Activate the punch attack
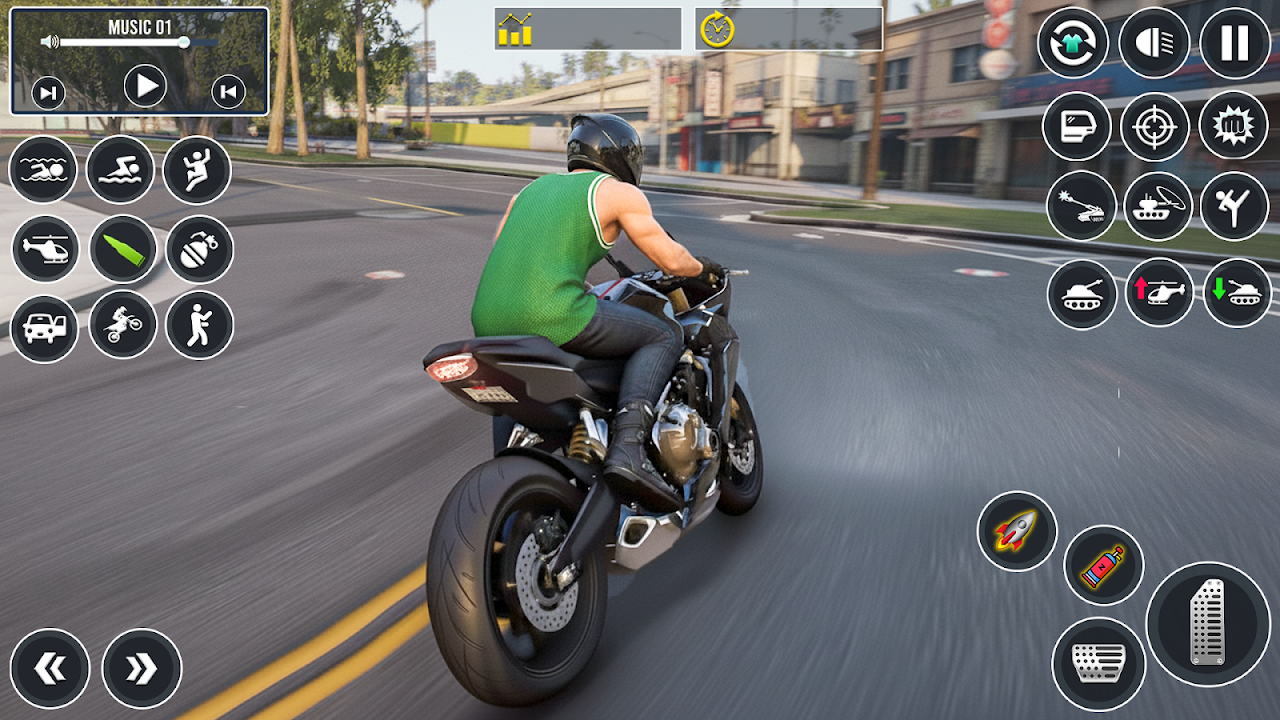 (x=1233, y=126)
